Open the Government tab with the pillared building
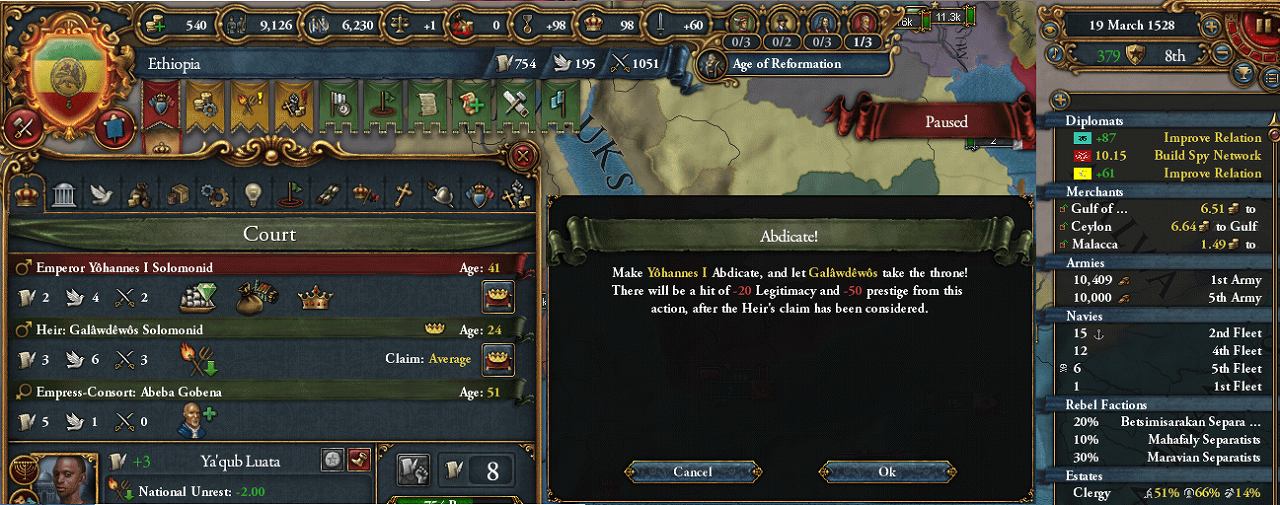Screen dimensions: 1280x505 [63, 195]
